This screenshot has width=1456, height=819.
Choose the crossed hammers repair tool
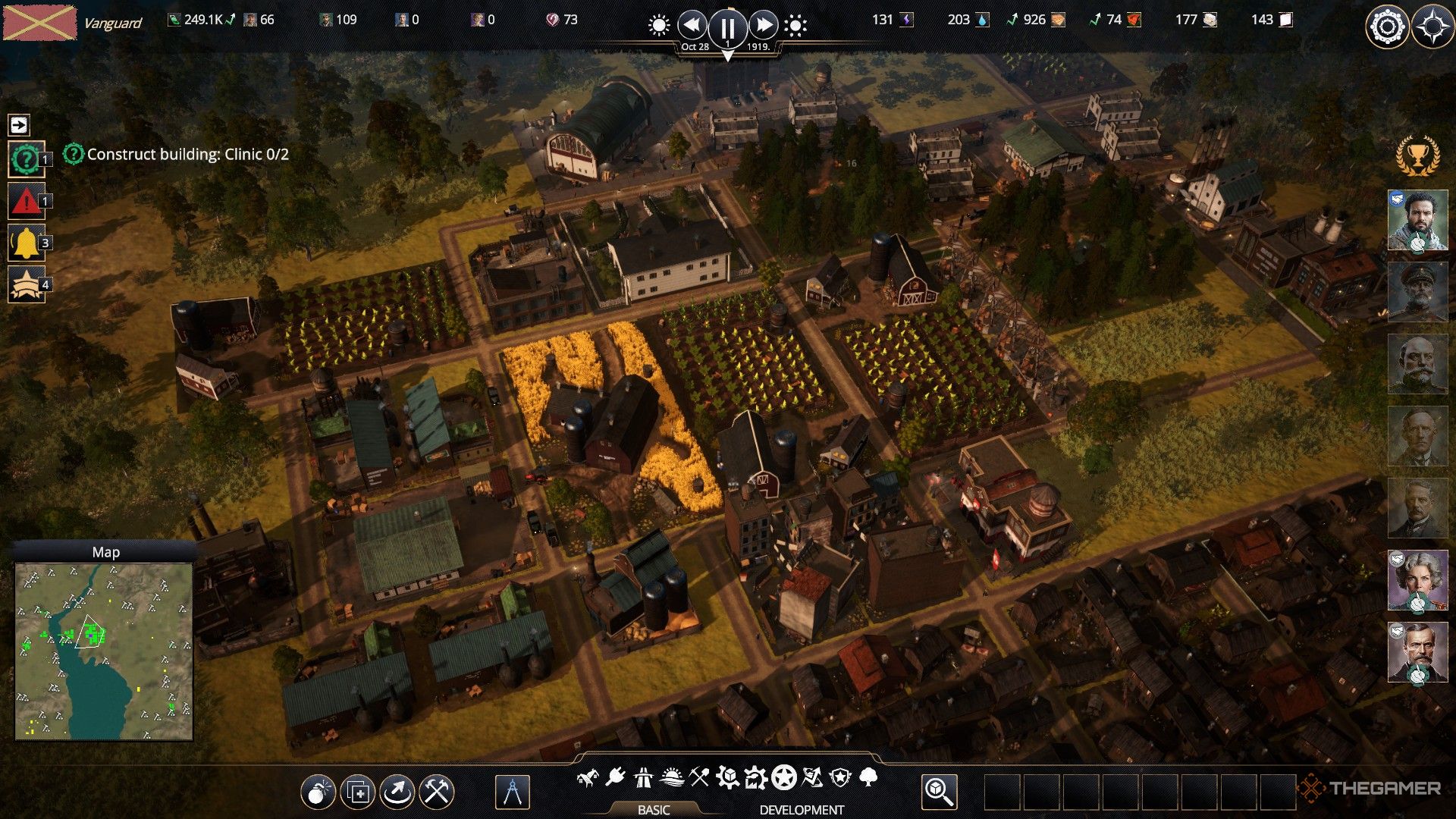[437, 792]
